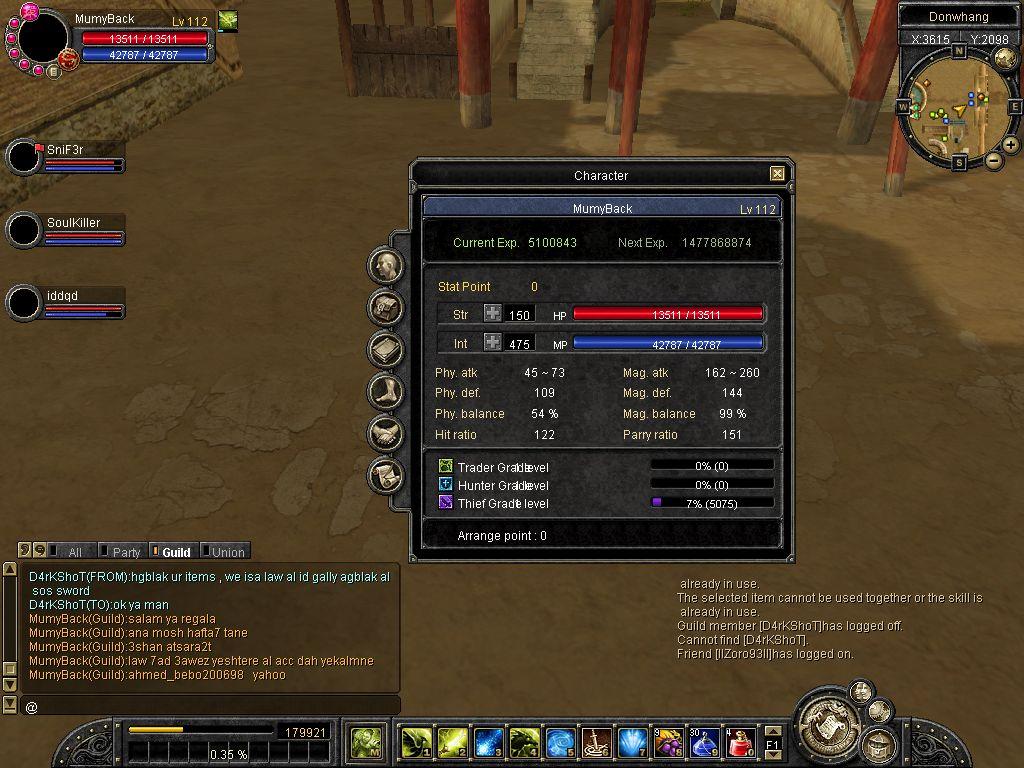Image resolution: width=1024 pixels, height=768 pixels.
Task: Use the grape fruit item in slot 8
Action: [667, 742]
